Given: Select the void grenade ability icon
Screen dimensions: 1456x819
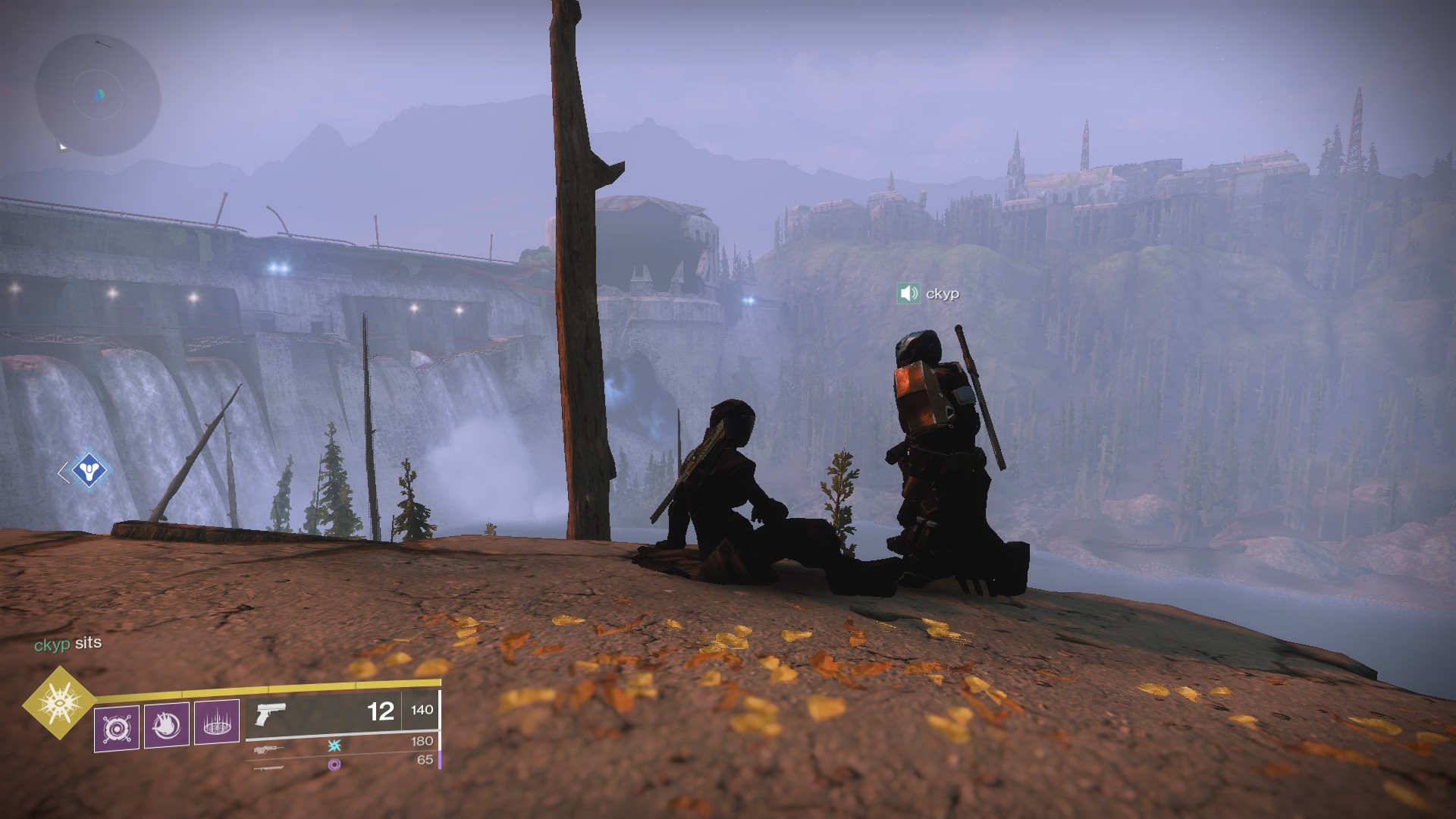Looking at the screenshot, I should (117, 729).
